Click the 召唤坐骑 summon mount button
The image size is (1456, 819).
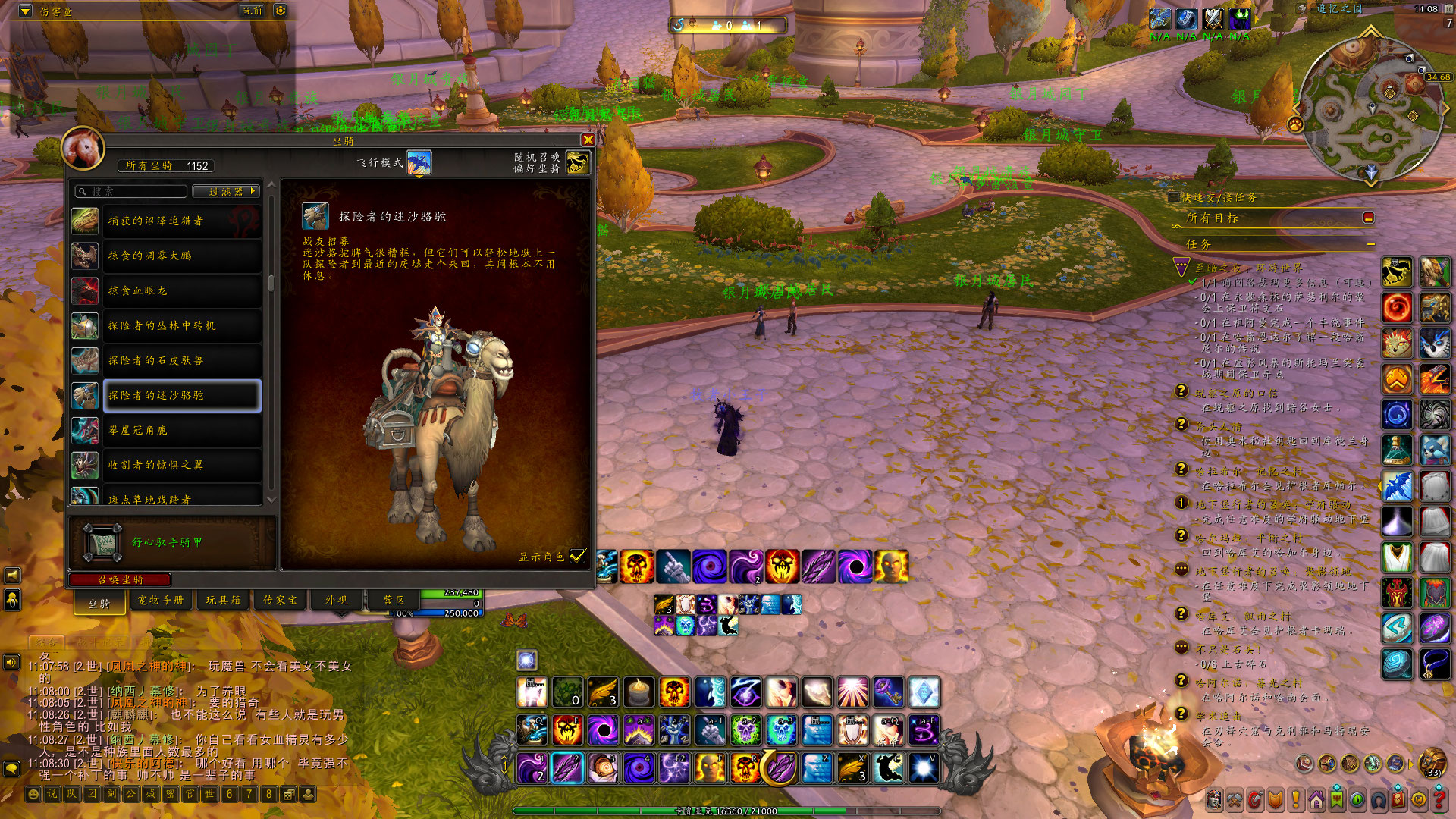point(120,579)
